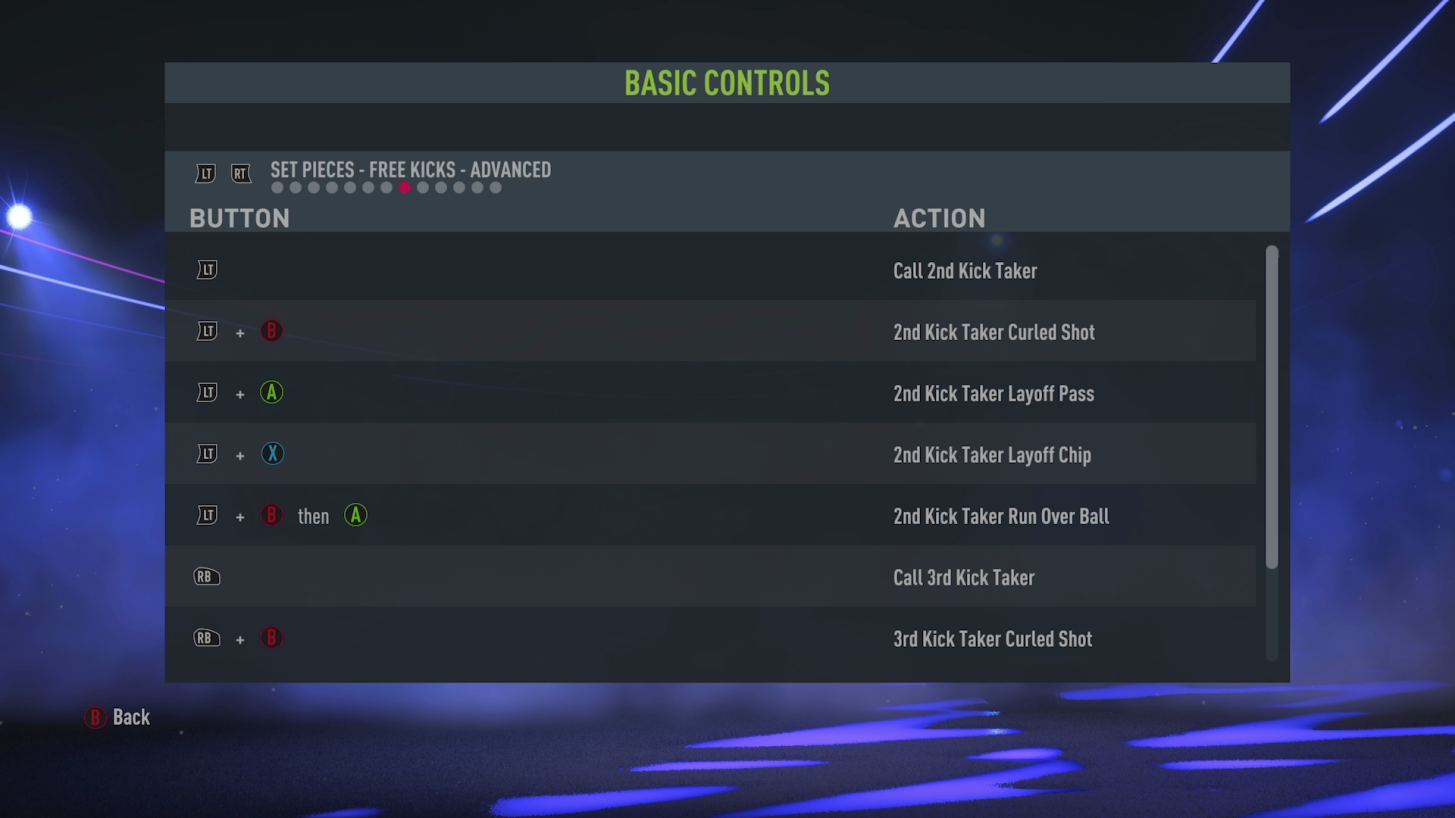The height and width of the screenshot is (818, 1455).
Task: Select the blue X icon in the Layoff Chip row
Action: pos(272,454)
